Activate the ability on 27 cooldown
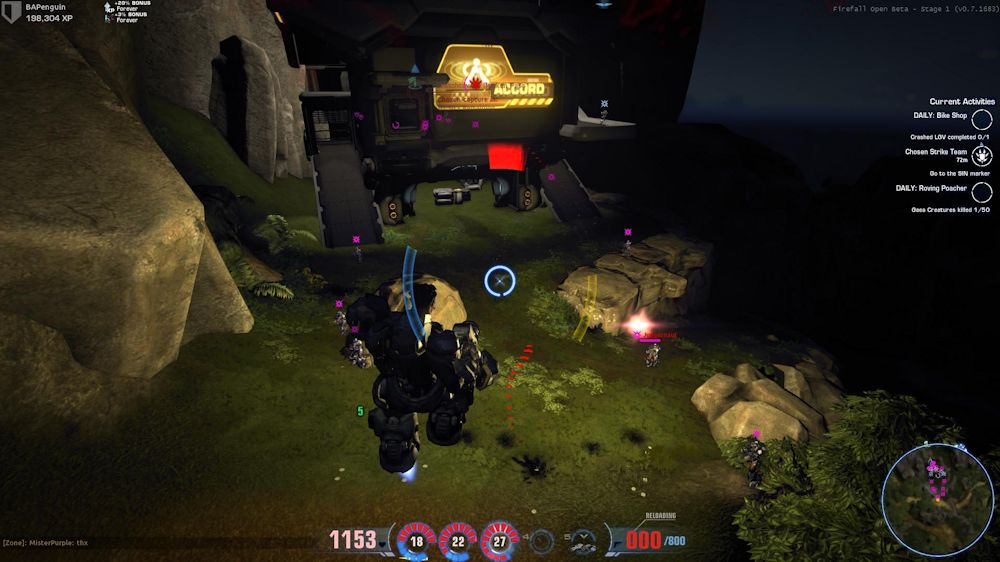 [500, 541]
